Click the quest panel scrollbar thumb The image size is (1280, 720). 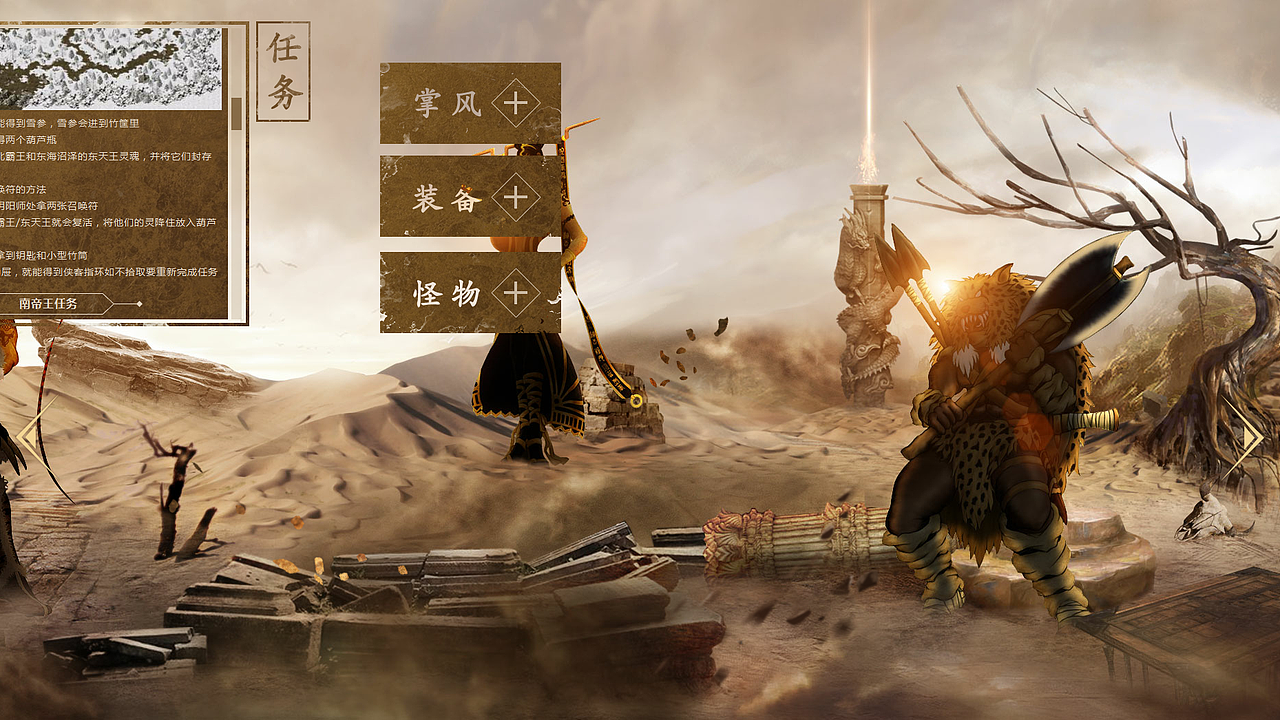tap(235, 110)
